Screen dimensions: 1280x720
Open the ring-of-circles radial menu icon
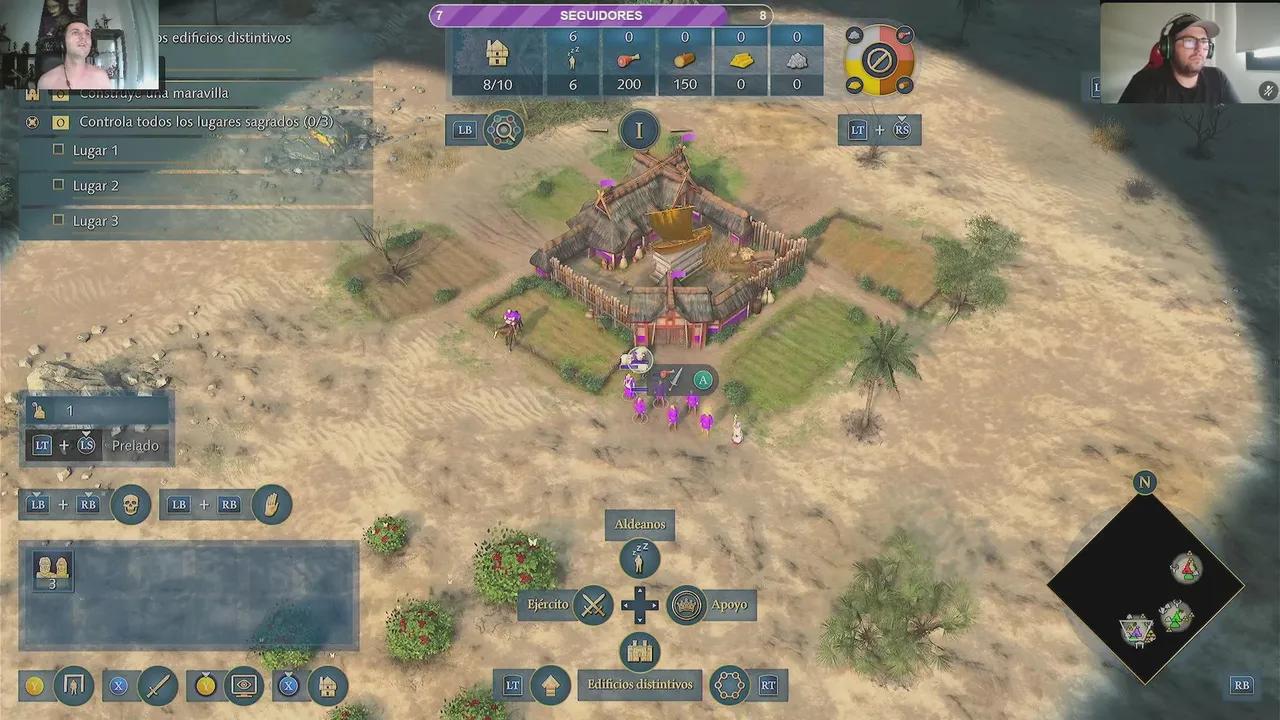tap(729, 686)
